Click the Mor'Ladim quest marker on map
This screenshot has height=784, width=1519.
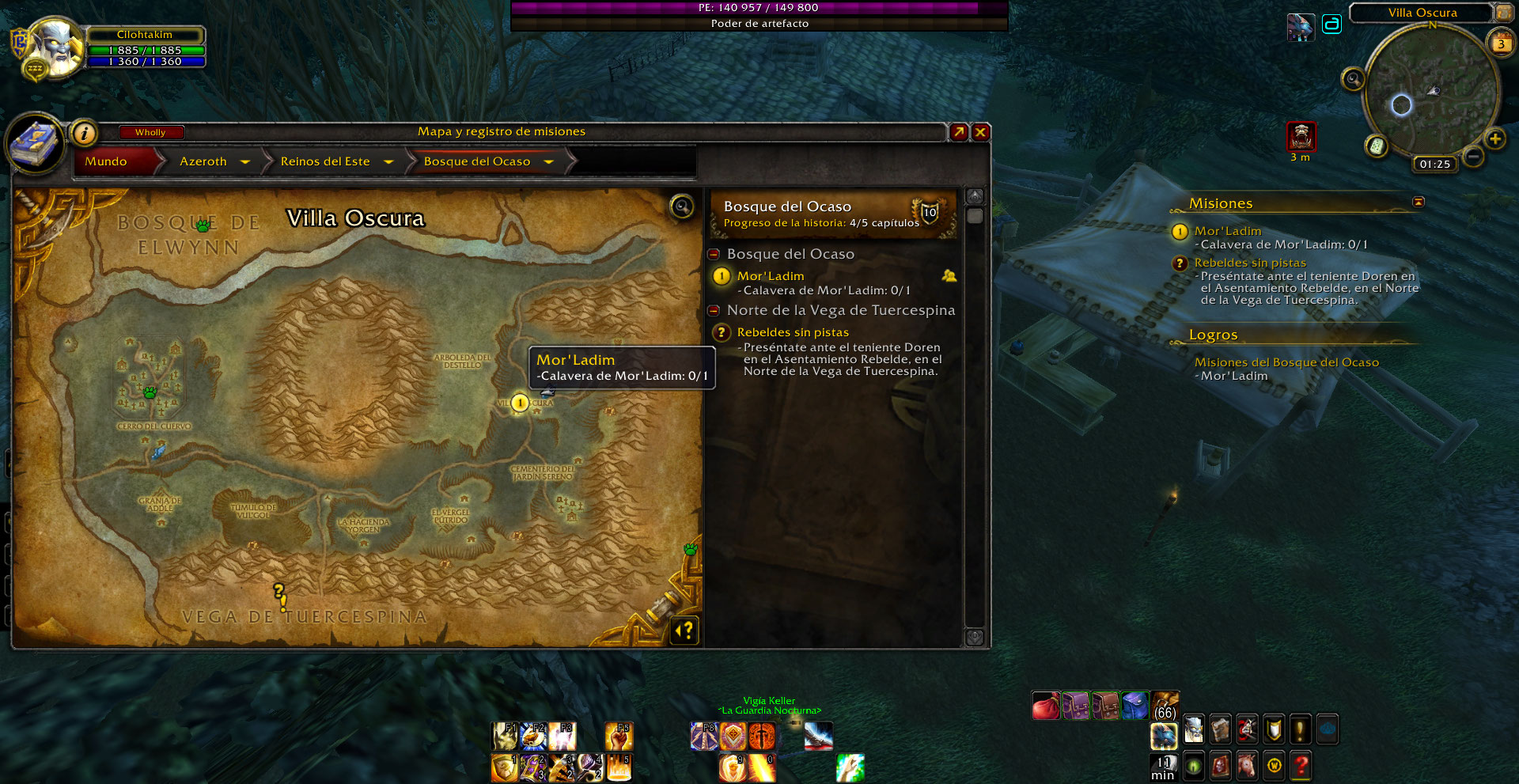coord(520,403)
